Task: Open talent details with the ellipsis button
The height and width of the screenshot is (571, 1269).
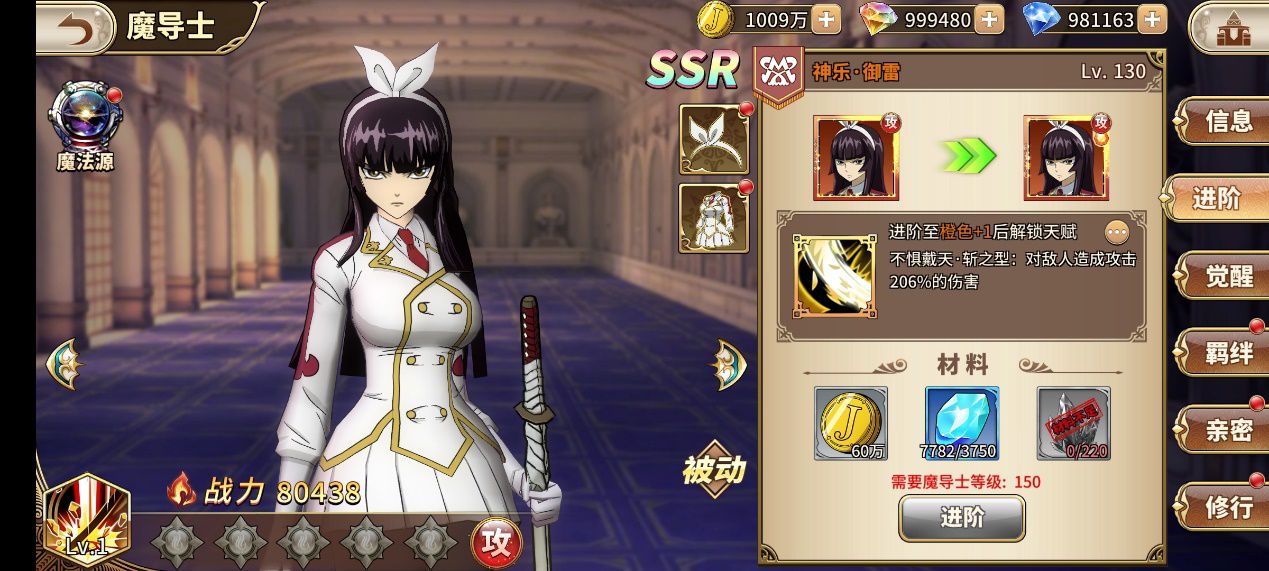Action: click(x=1117, y=233)
